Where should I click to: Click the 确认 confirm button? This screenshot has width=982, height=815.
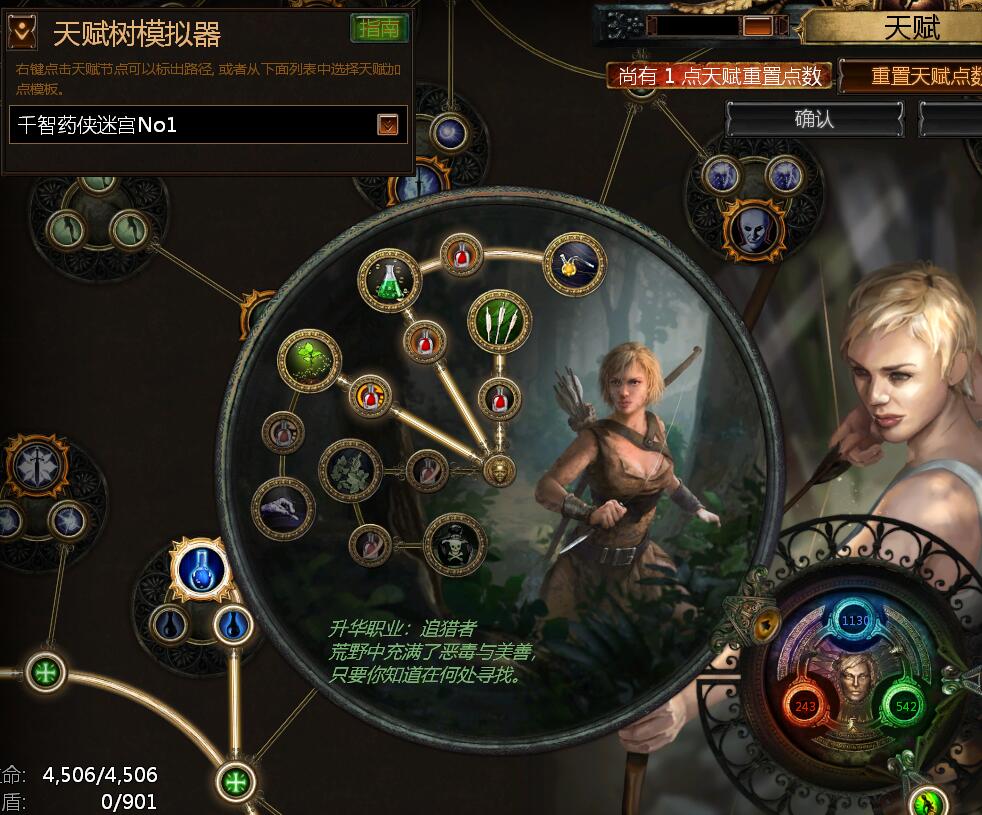pos(814,119)
